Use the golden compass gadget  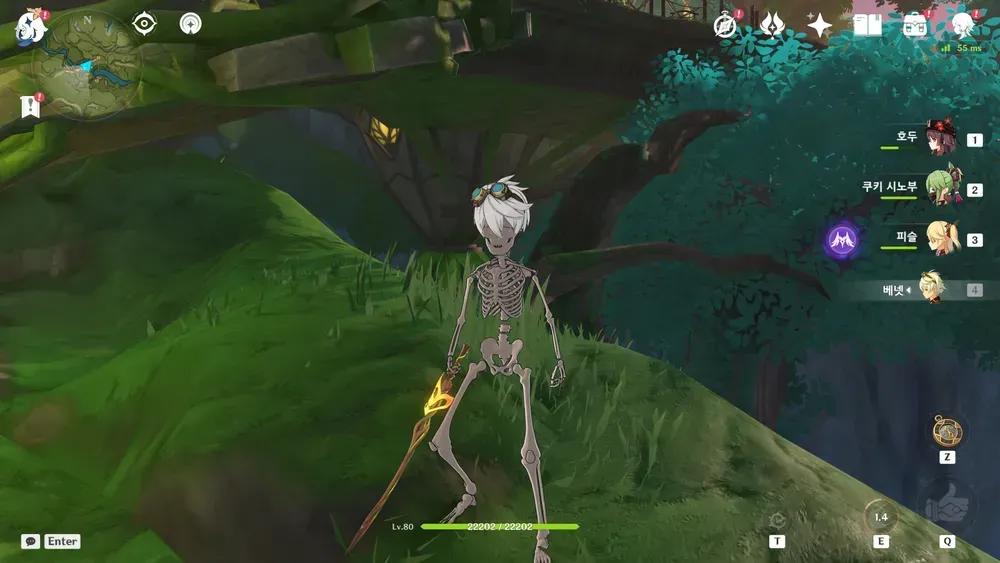pyautogui.click(x=946, y=431)
